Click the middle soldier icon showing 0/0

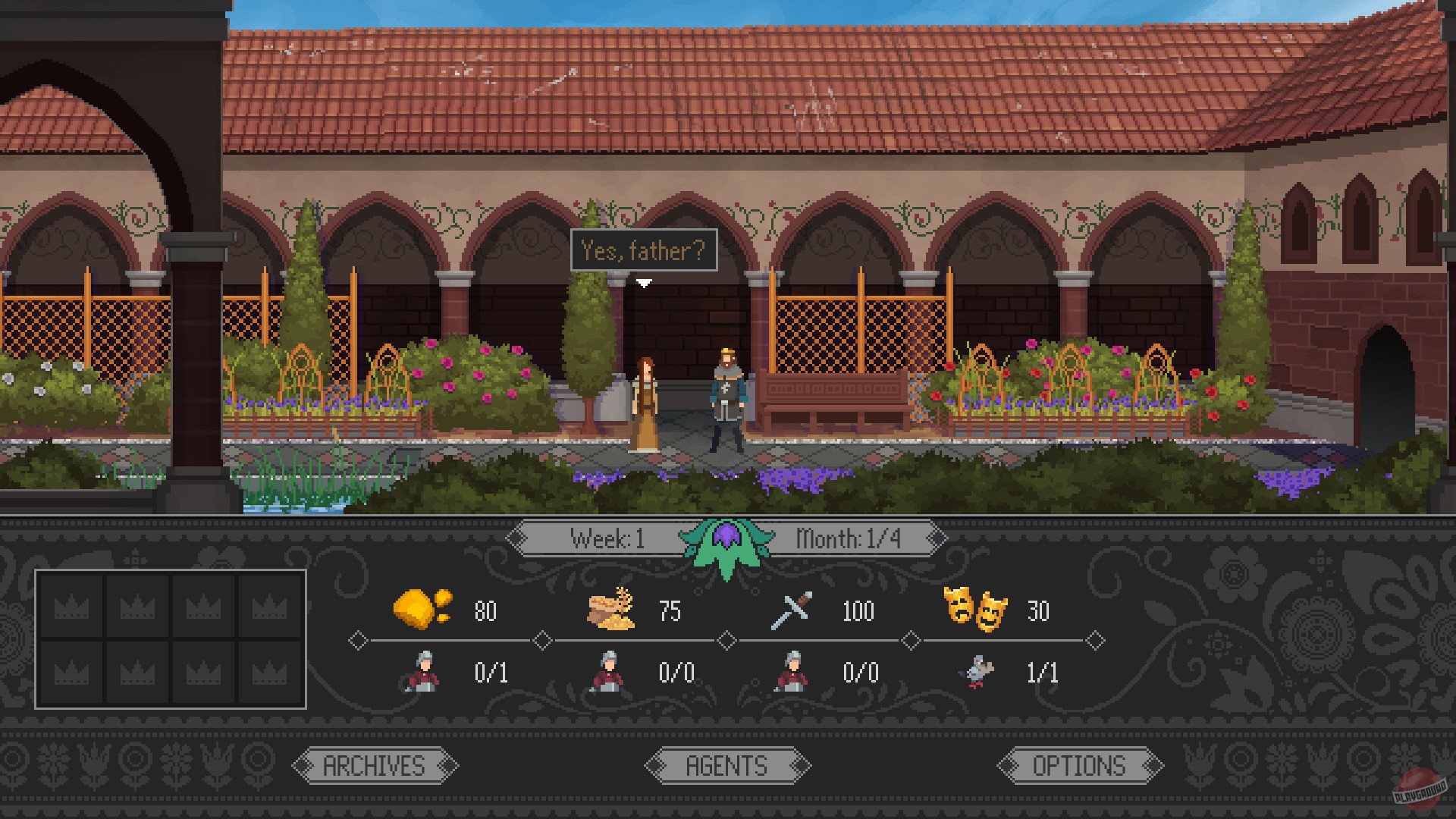point(609,672)
